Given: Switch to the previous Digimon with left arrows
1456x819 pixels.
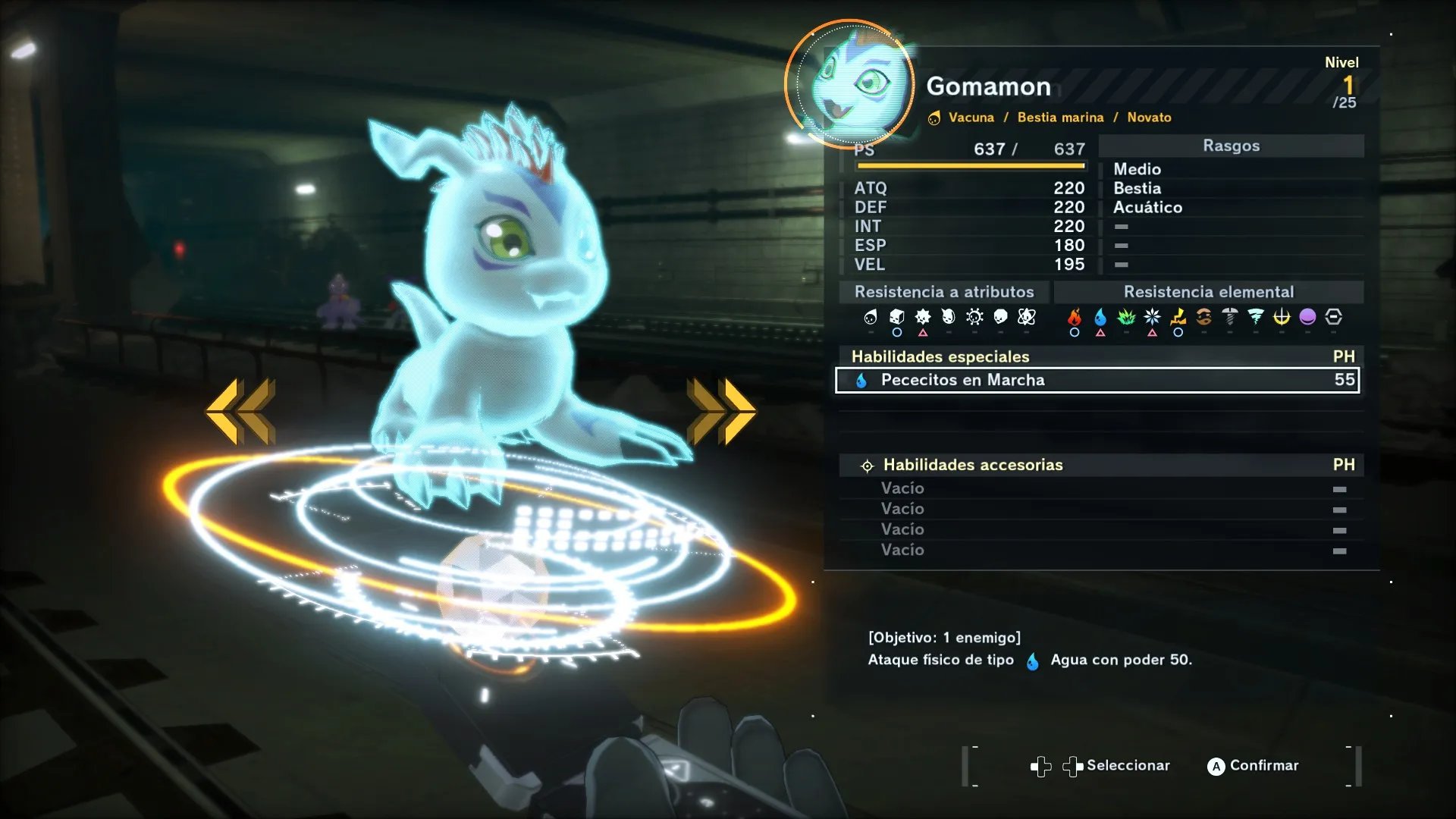Looking at the screenshot, I should [x=240, y=411].
